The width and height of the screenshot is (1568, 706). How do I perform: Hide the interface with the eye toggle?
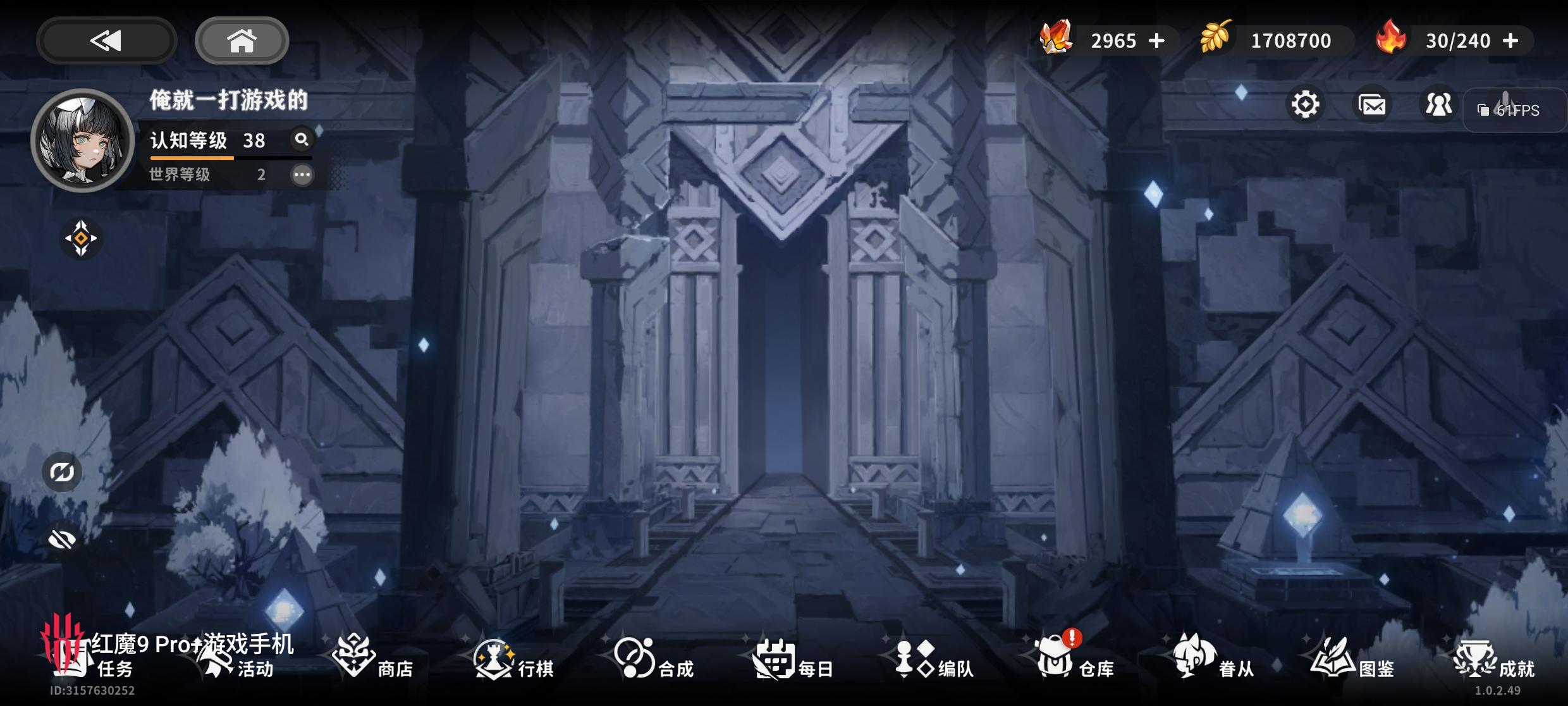click(x=61, y=539)
